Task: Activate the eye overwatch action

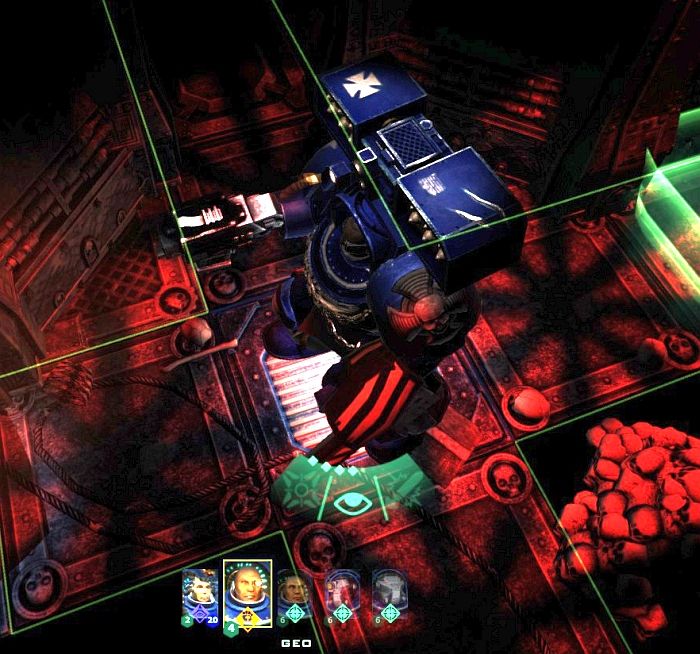Action: pos(350,500)
